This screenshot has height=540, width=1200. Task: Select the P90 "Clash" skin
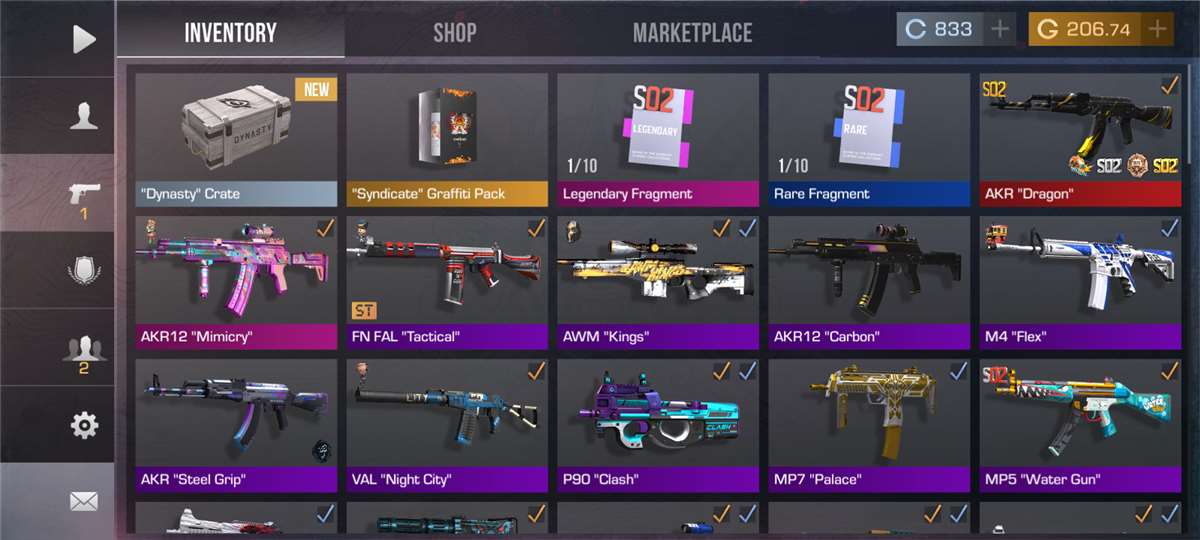(658, 424)
